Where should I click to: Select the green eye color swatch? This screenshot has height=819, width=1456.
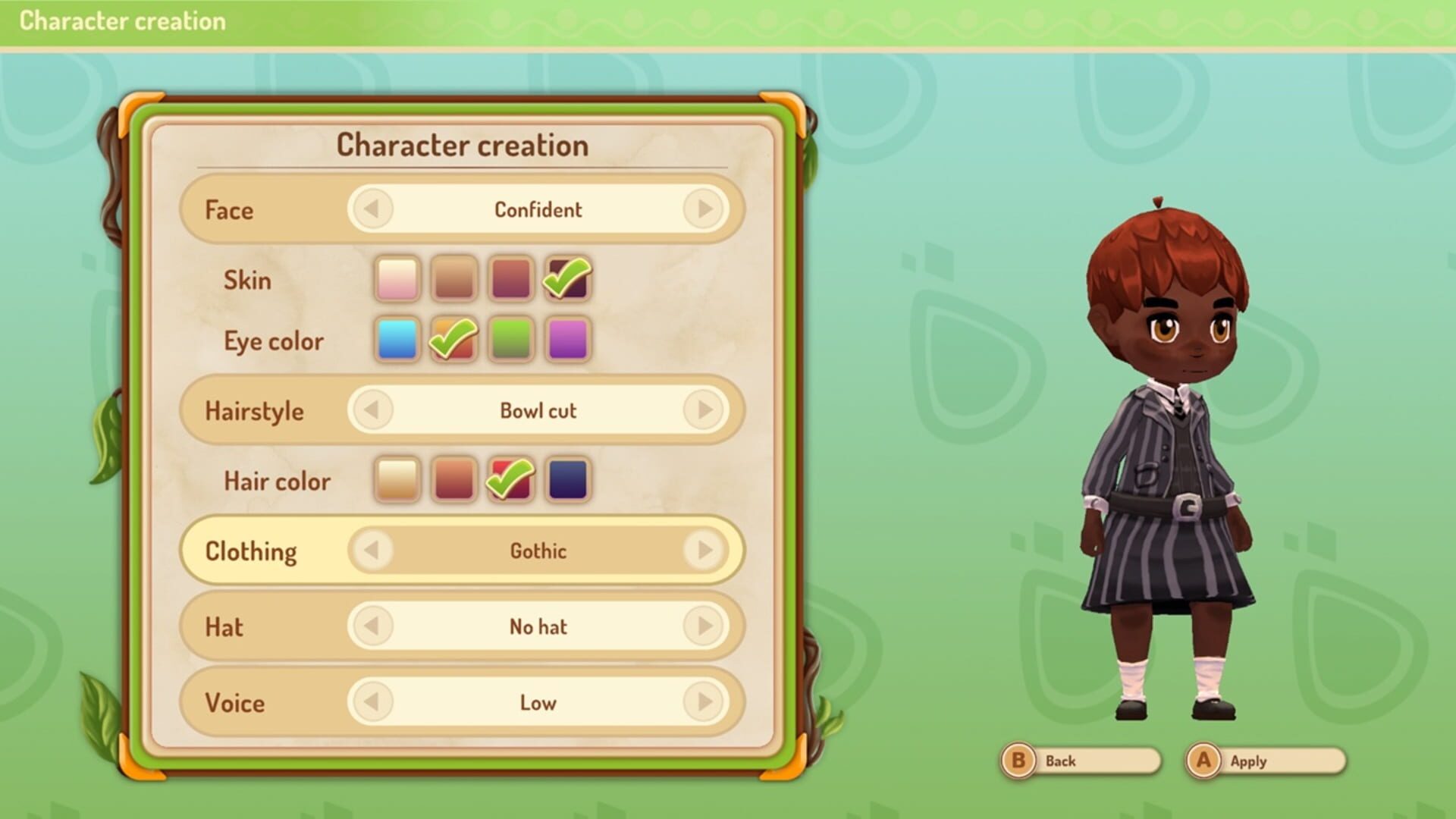[510, 340]
